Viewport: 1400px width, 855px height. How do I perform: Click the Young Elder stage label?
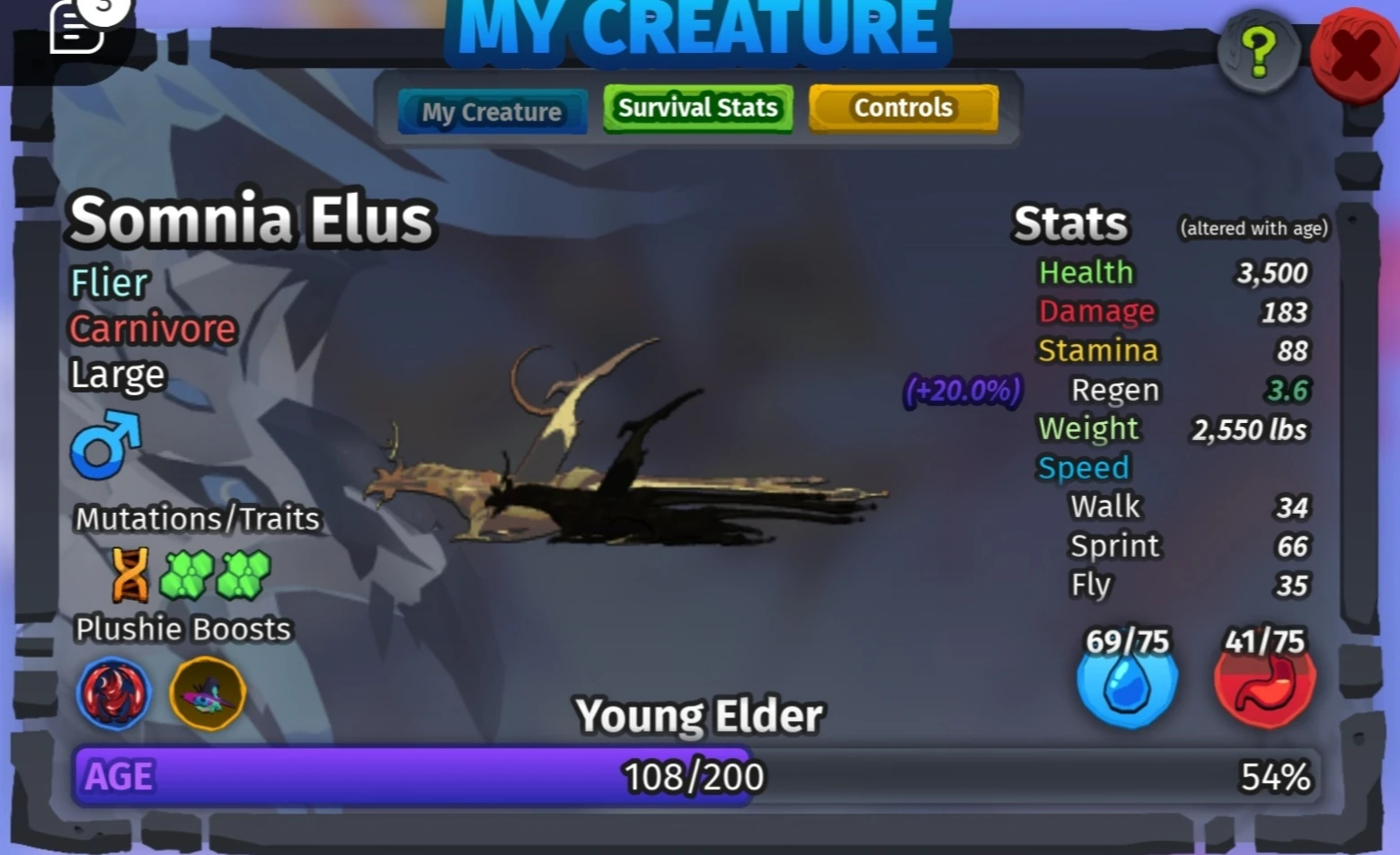(700, 715)
